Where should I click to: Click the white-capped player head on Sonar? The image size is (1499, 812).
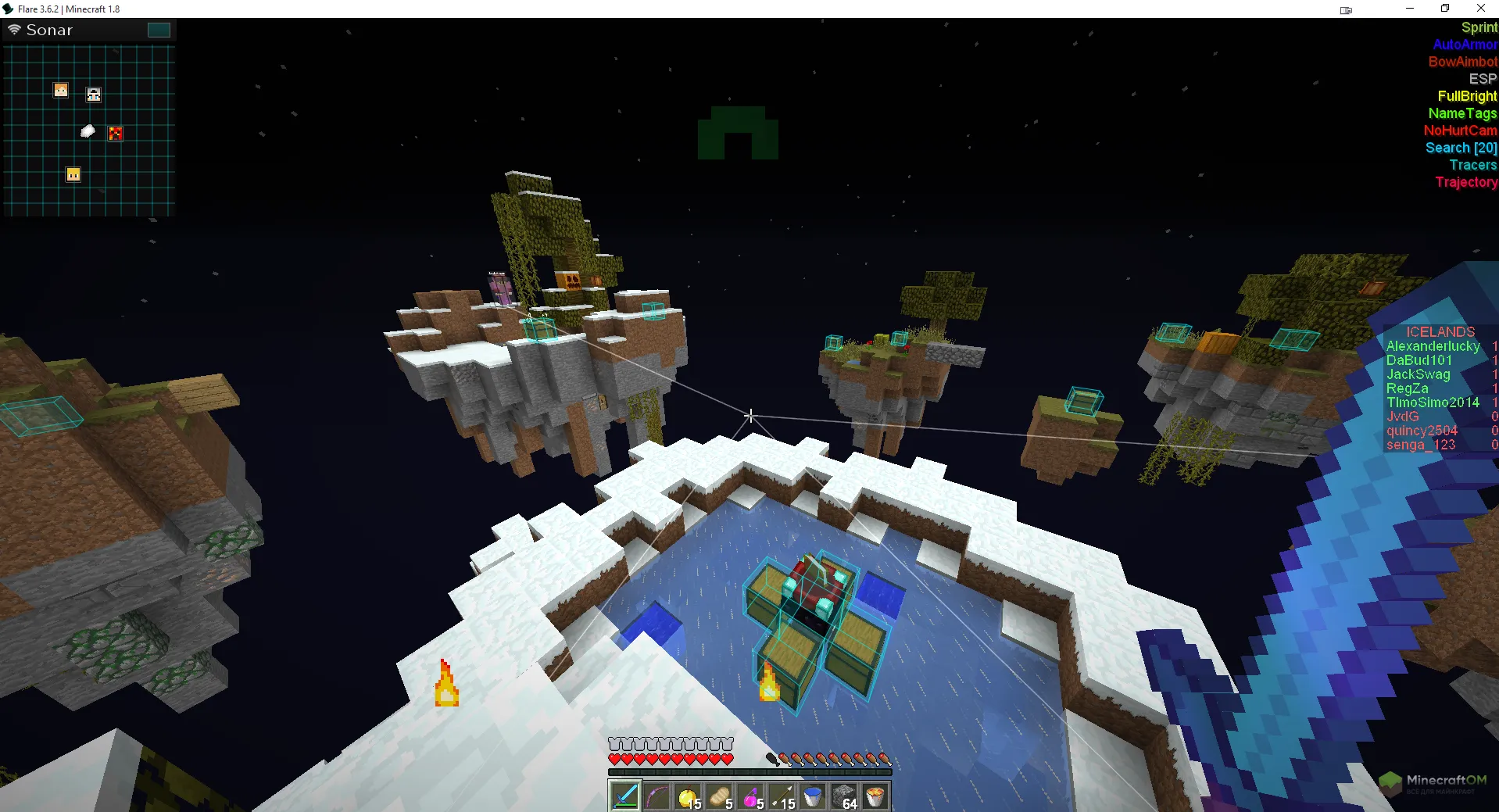(x=94, y=95)
